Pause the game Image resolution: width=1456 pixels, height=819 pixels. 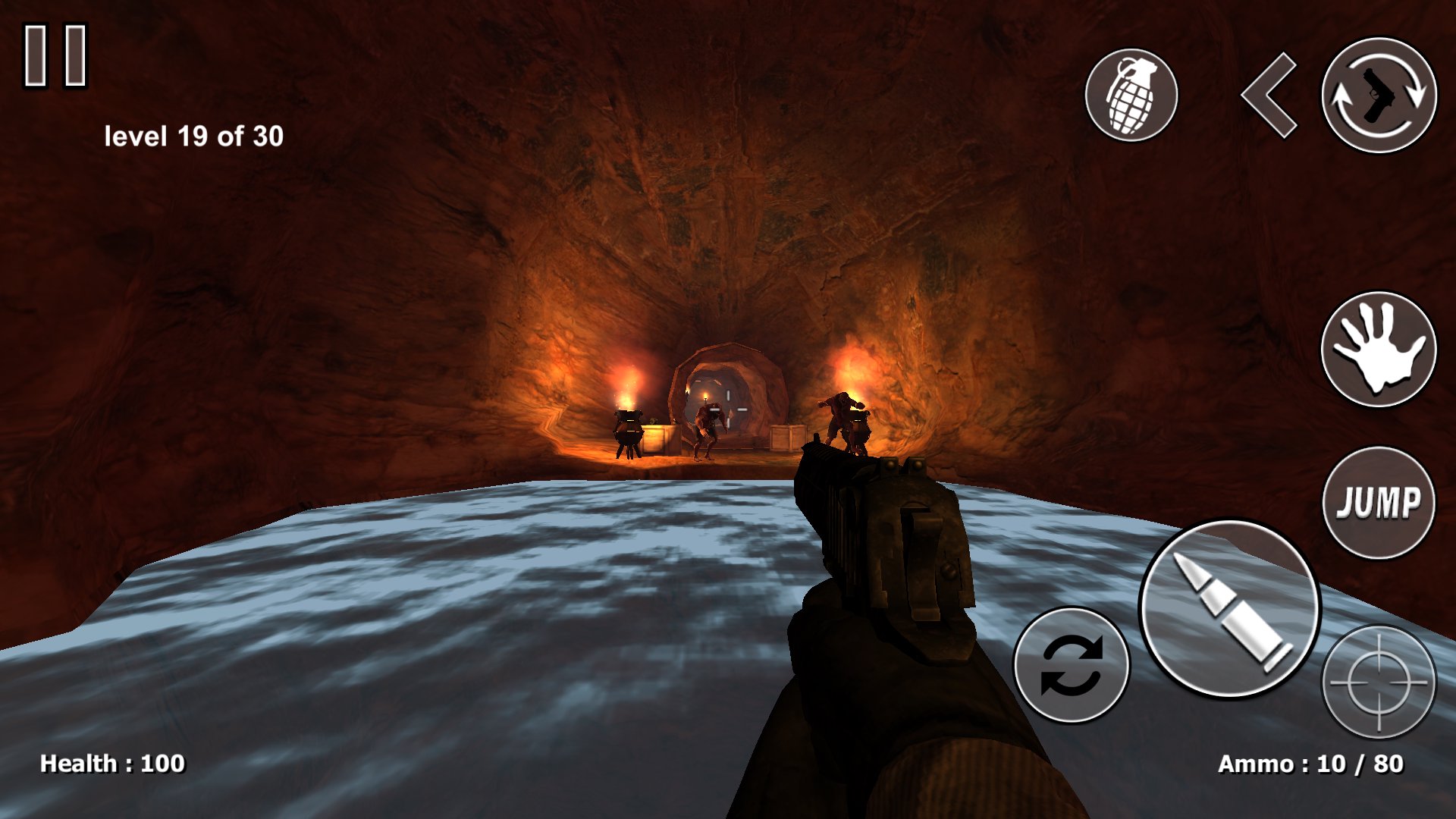55,55
